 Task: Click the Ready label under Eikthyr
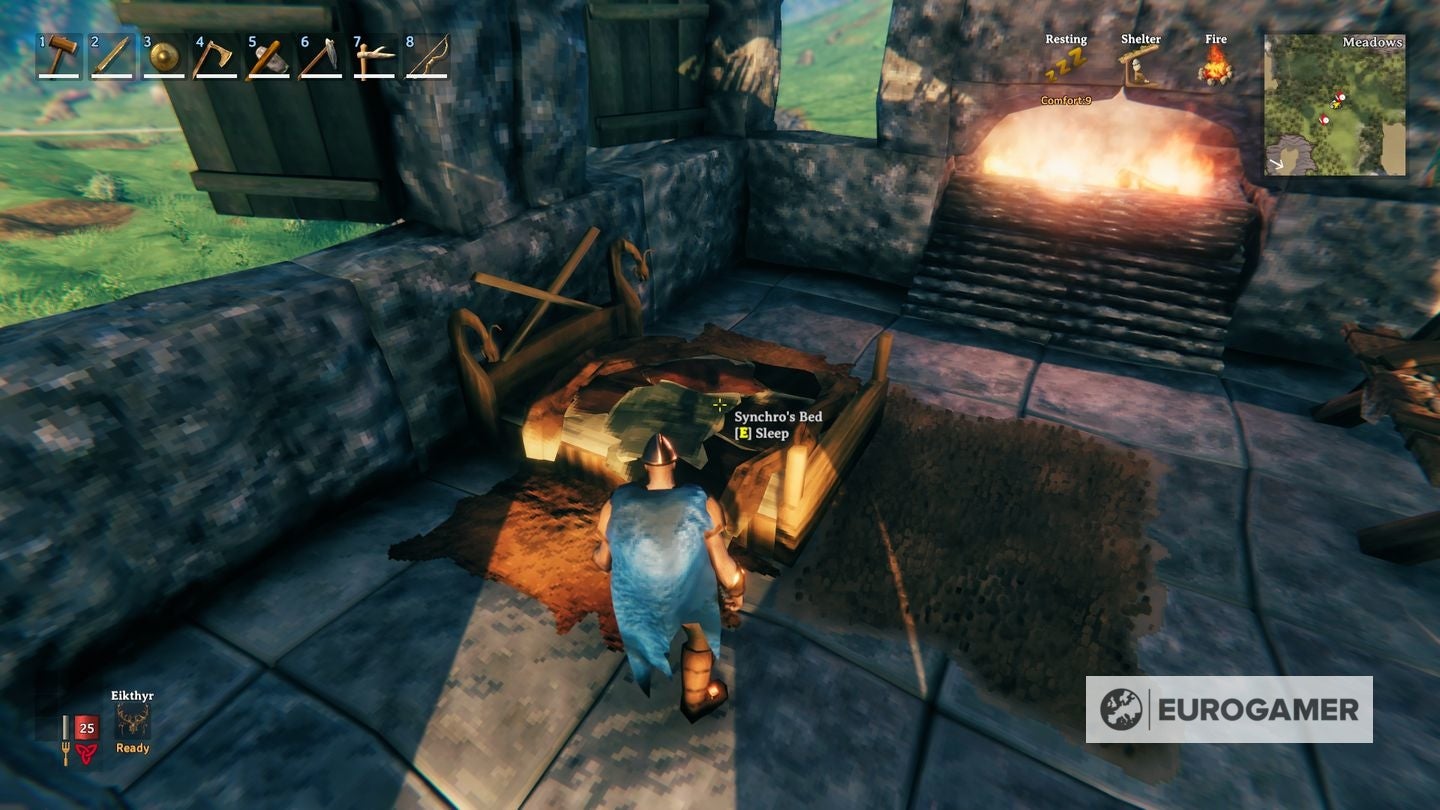click(x=131, y=747)
